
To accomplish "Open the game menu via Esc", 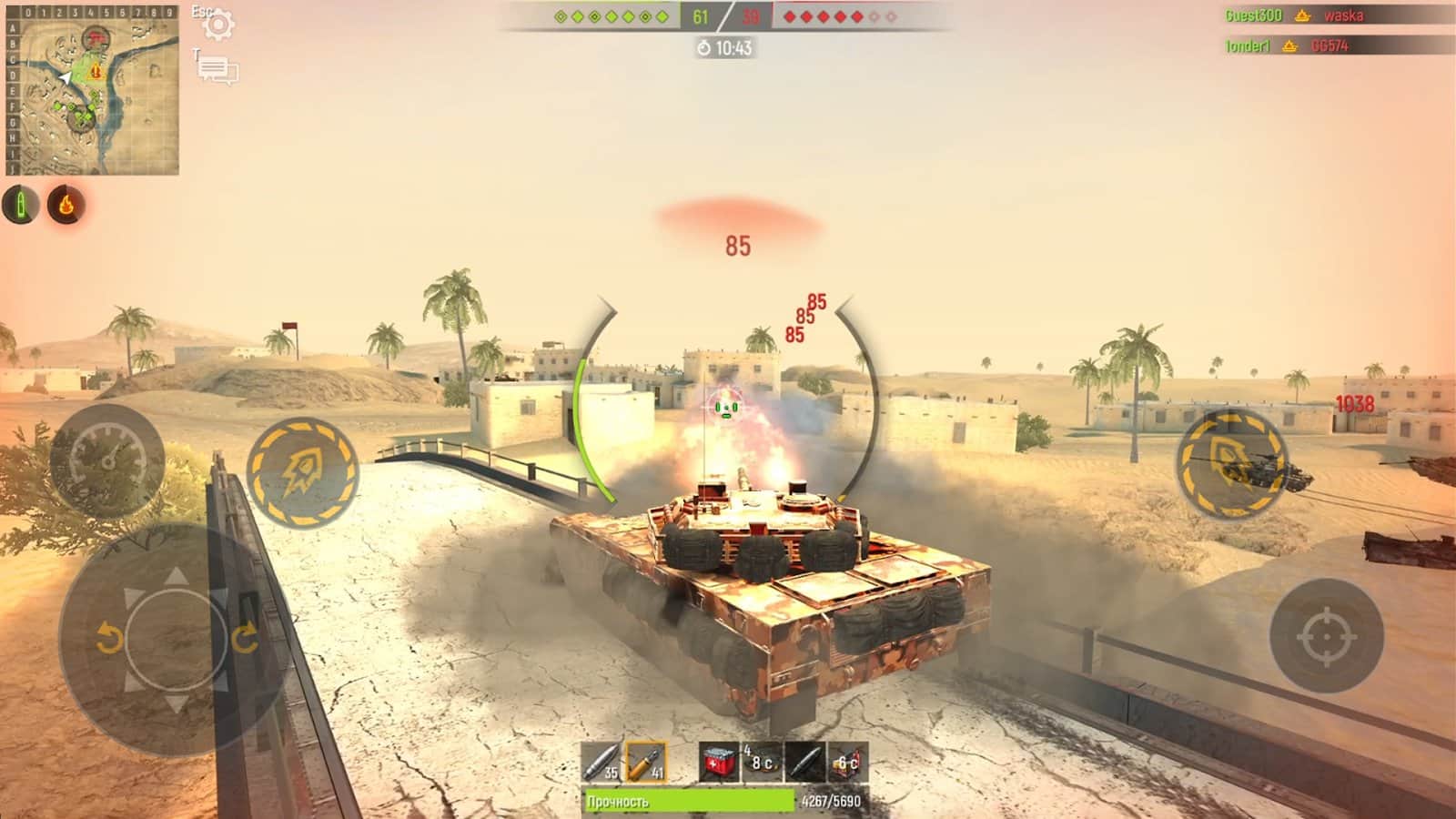I will coord(202,13).
